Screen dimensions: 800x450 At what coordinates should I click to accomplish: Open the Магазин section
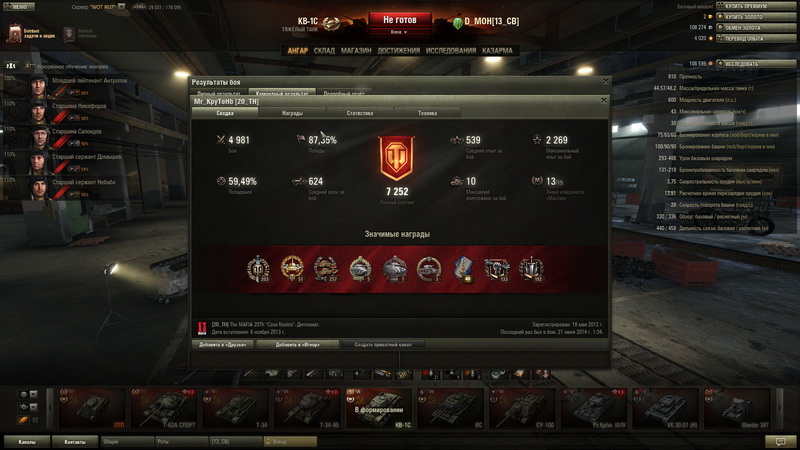[x=356, y=50]
